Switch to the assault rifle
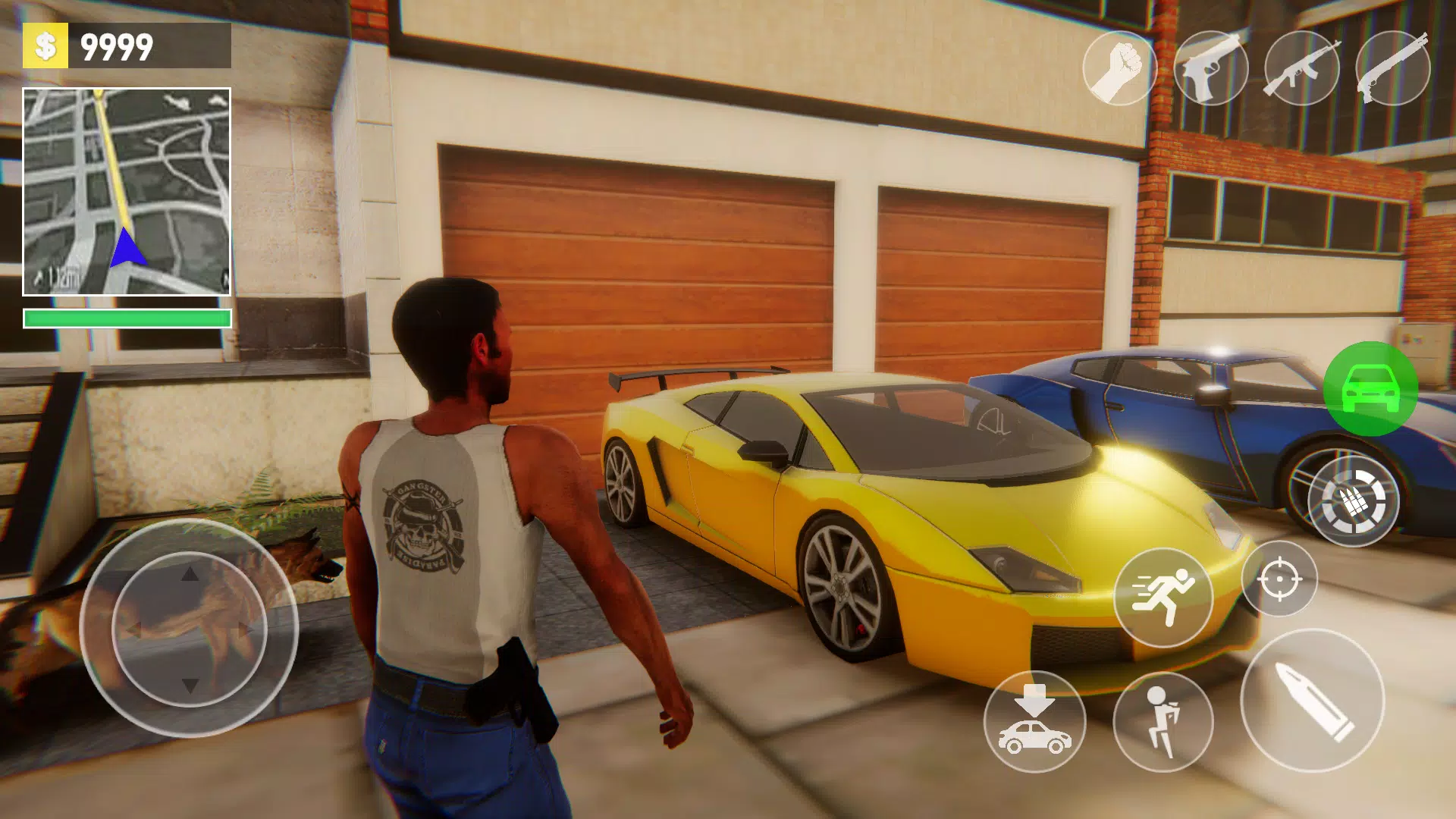1456x819 pixels. [1301, 68]
